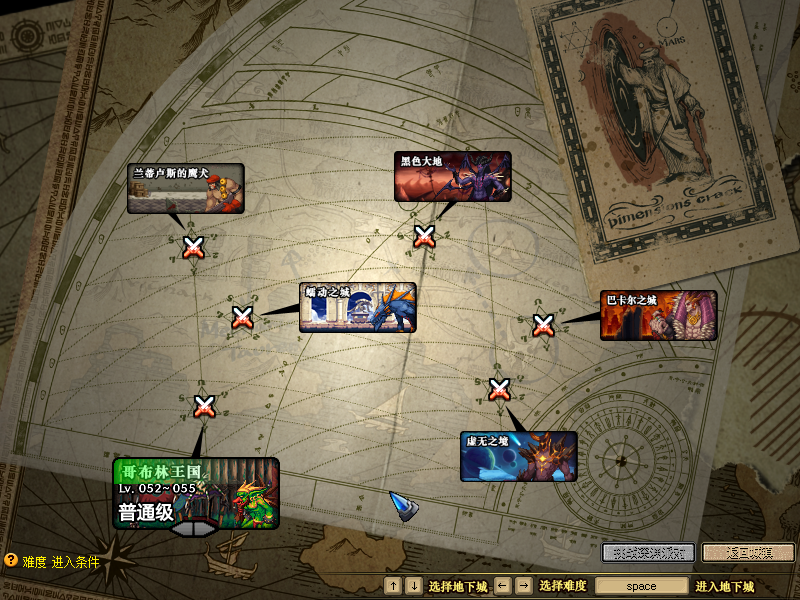Choose the 兰蒂卢斯的鹰犬 dungeon card

[185, 189]
